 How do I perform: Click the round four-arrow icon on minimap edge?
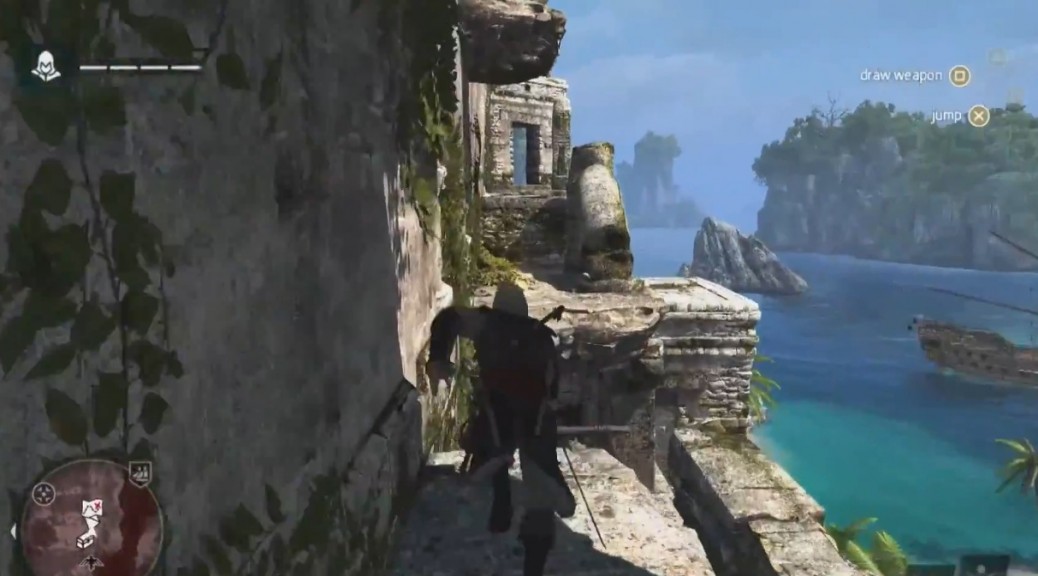tap(43, 493)
